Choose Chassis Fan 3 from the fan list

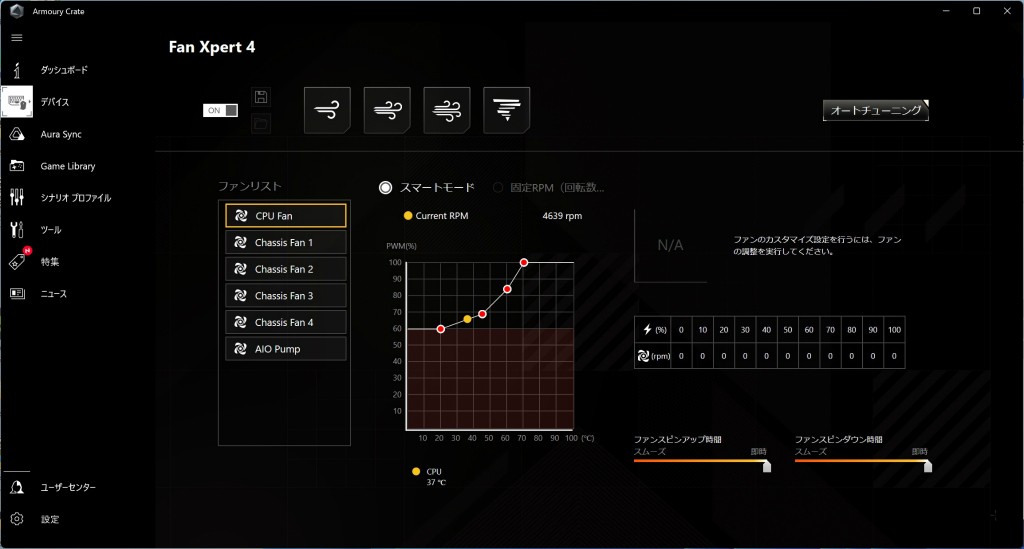(286, 296)
